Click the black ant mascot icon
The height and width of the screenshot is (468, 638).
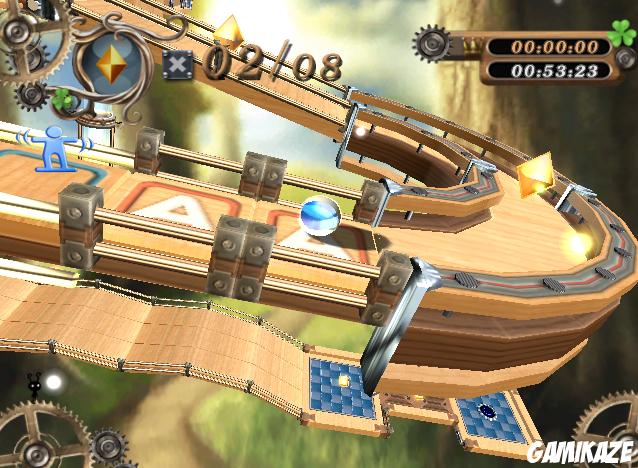34,386
